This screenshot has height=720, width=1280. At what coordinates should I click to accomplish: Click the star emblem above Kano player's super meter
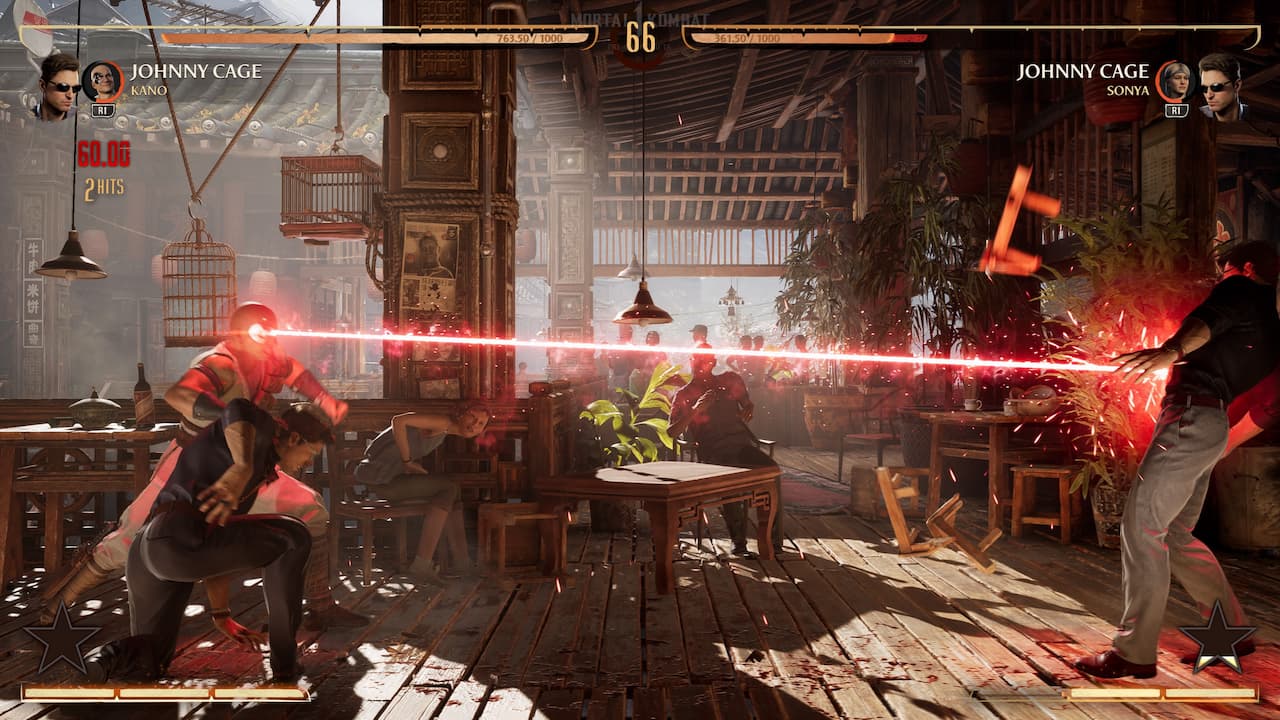tap(62, 637)
